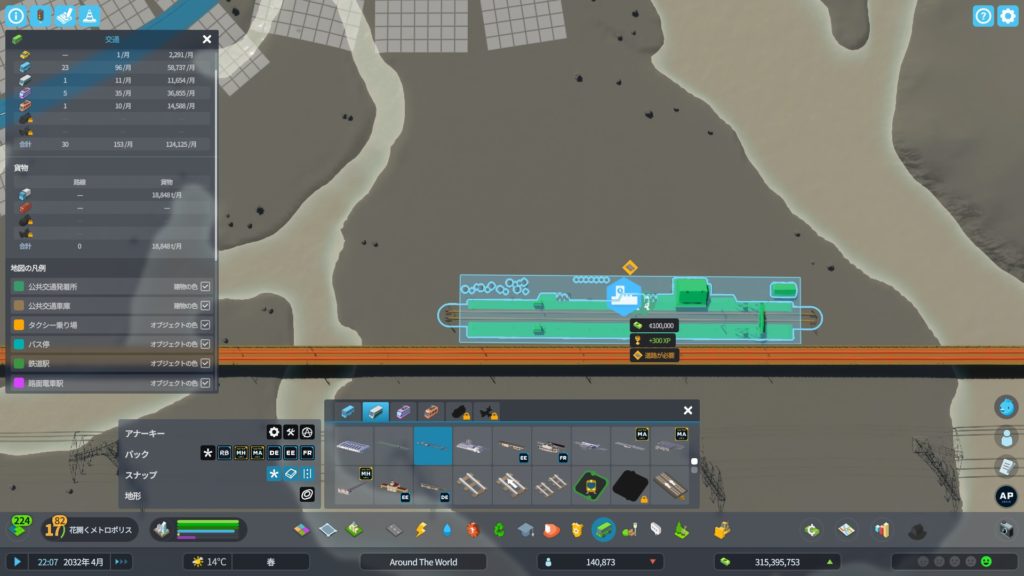Image resolution: width=1024 pixels, height=576 pixels.
Task: Open the electricity build category
Action: 421,529
